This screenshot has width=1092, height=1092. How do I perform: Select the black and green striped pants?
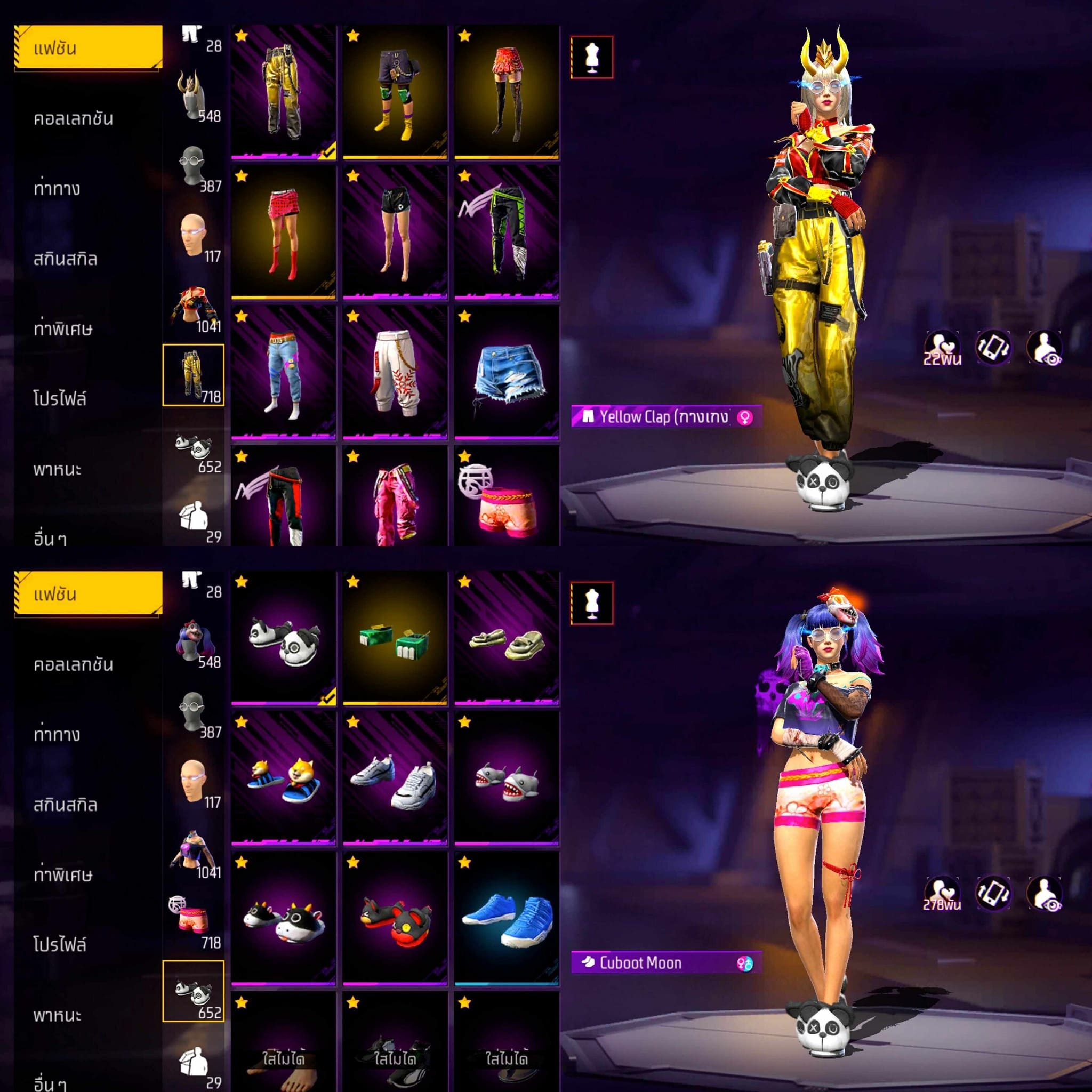click(507, 232)
